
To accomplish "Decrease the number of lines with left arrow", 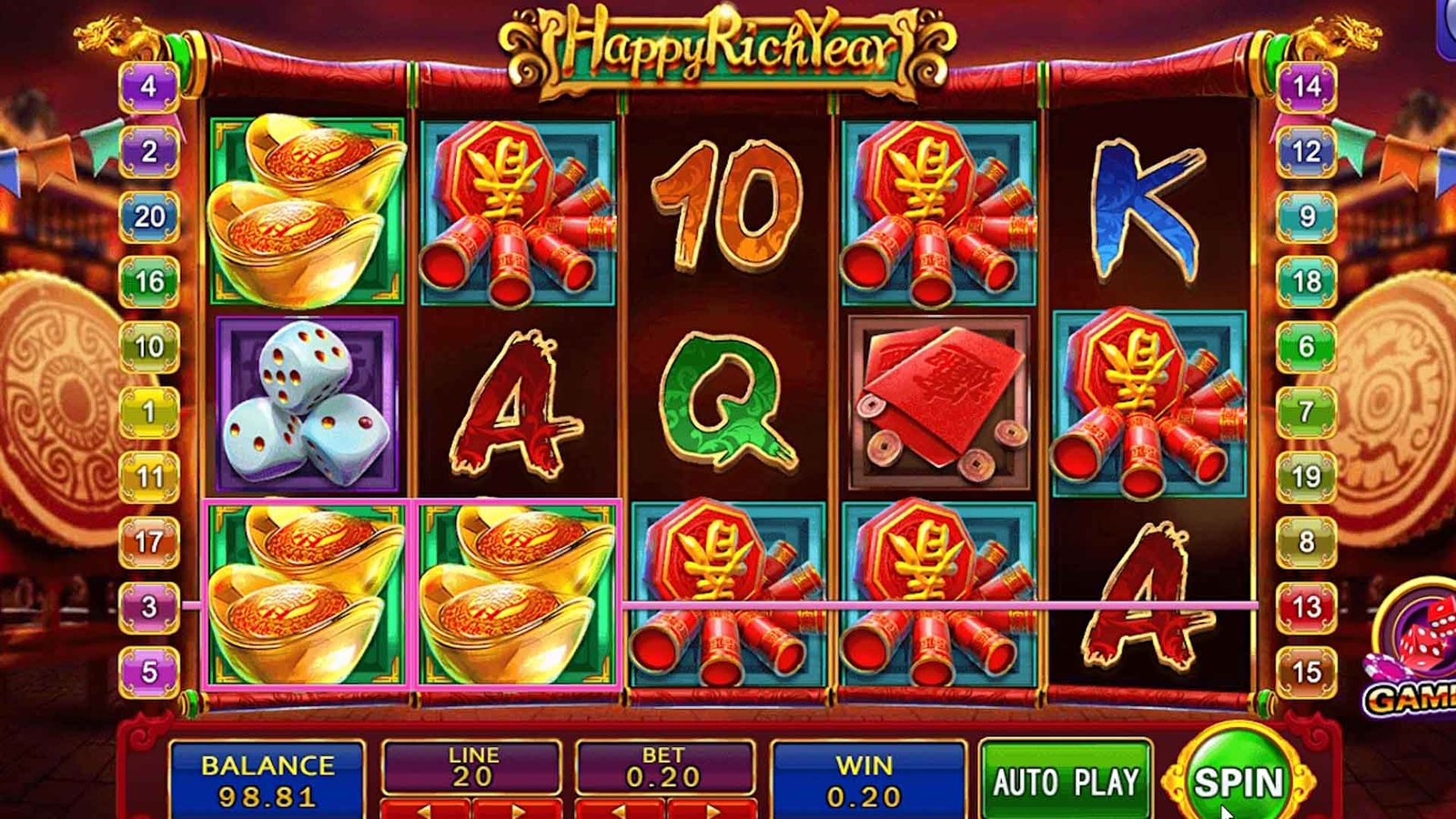I will click(x=425, y=809).
